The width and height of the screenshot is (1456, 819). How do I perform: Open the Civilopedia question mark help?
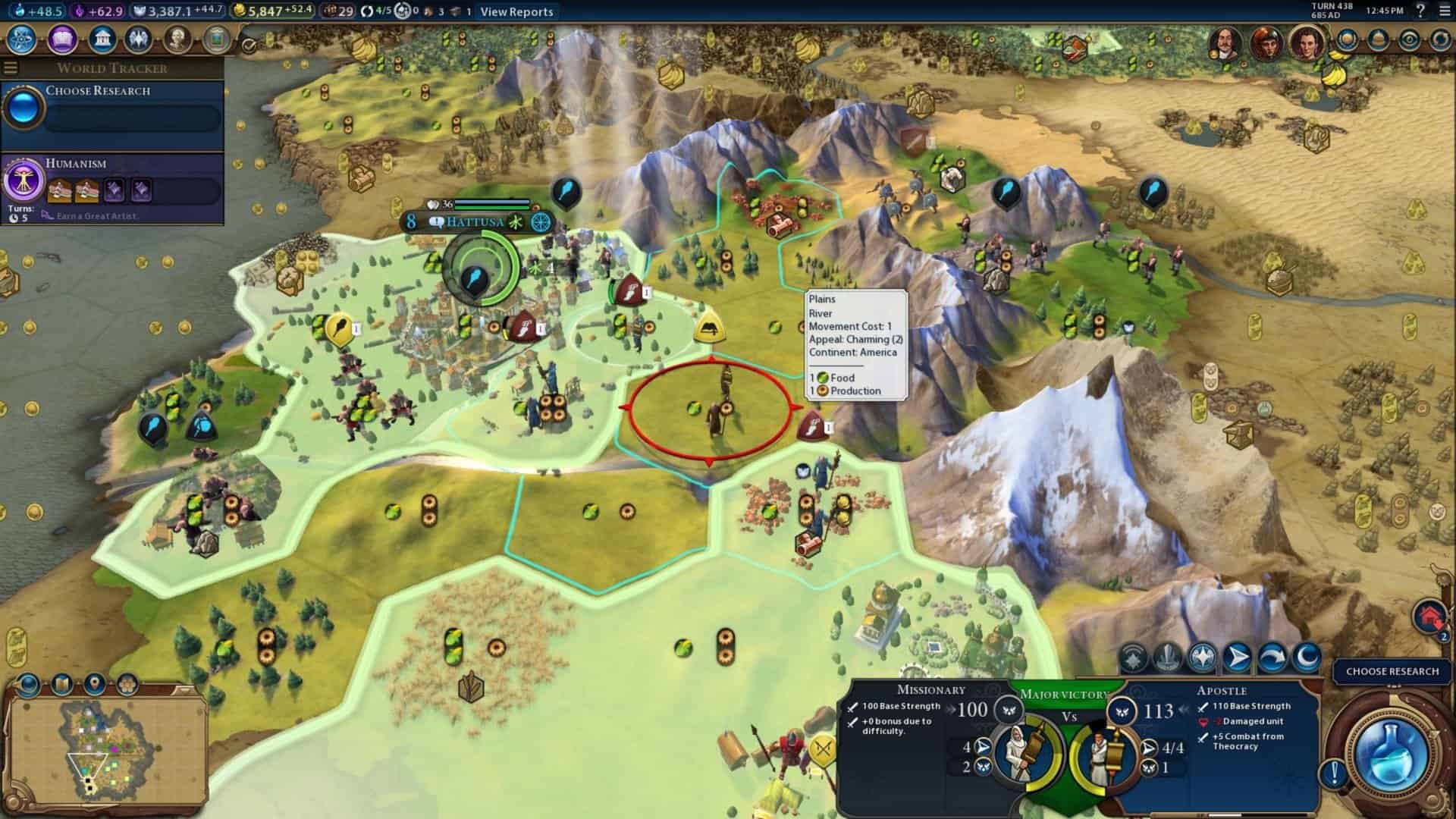1420,11
